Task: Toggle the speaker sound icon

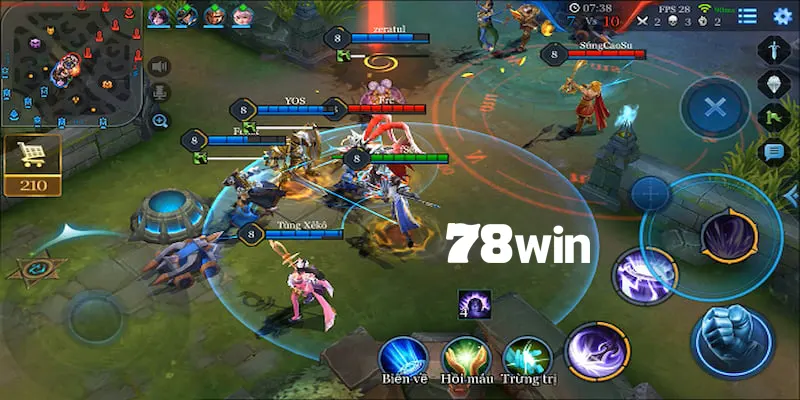Action: (x=159, y=66)
